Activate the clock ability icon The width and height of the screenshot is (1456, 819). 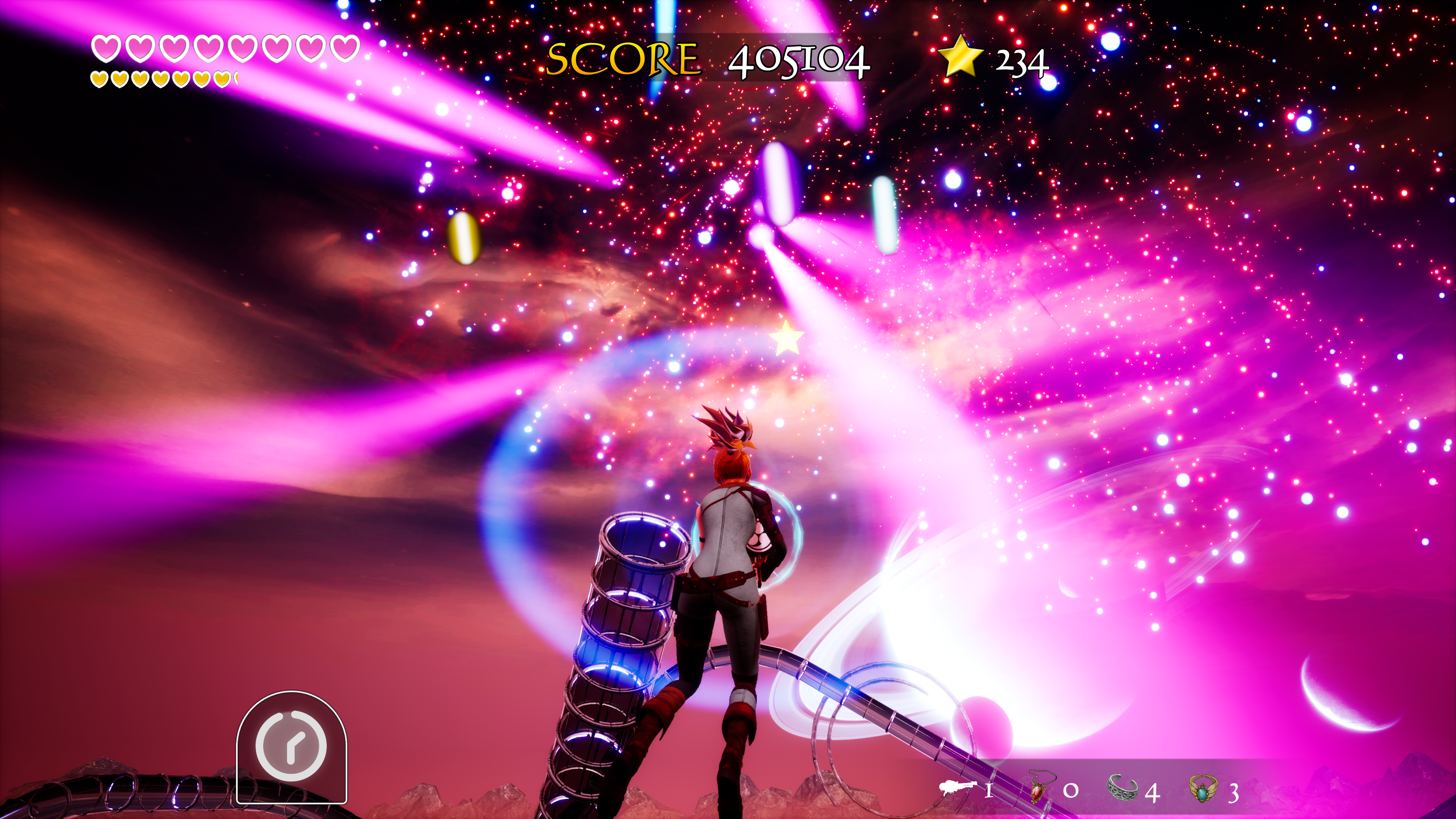[291, 746]
